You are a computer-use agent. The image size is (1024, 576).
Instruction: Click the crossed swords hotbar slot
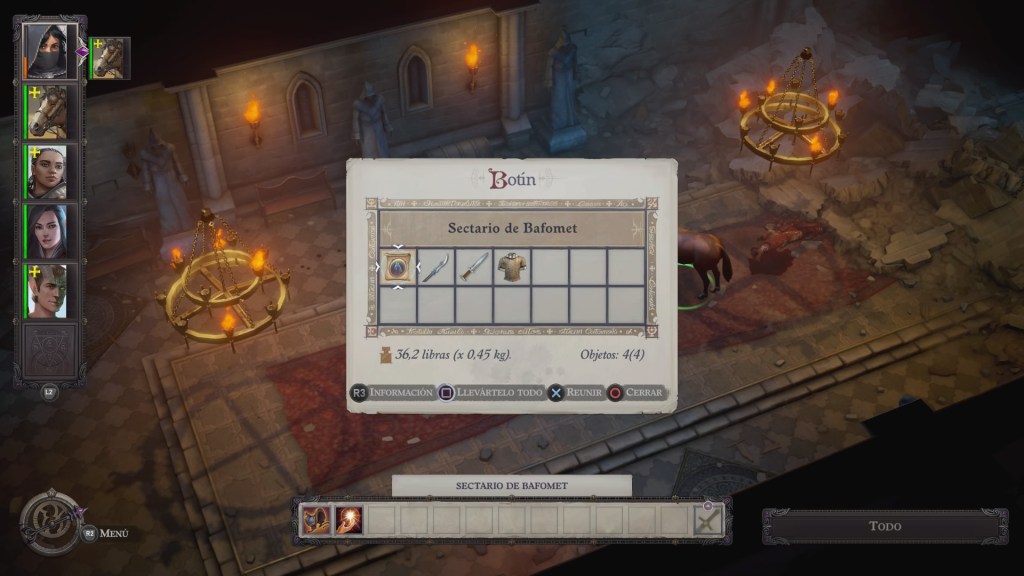coord(708,521)
